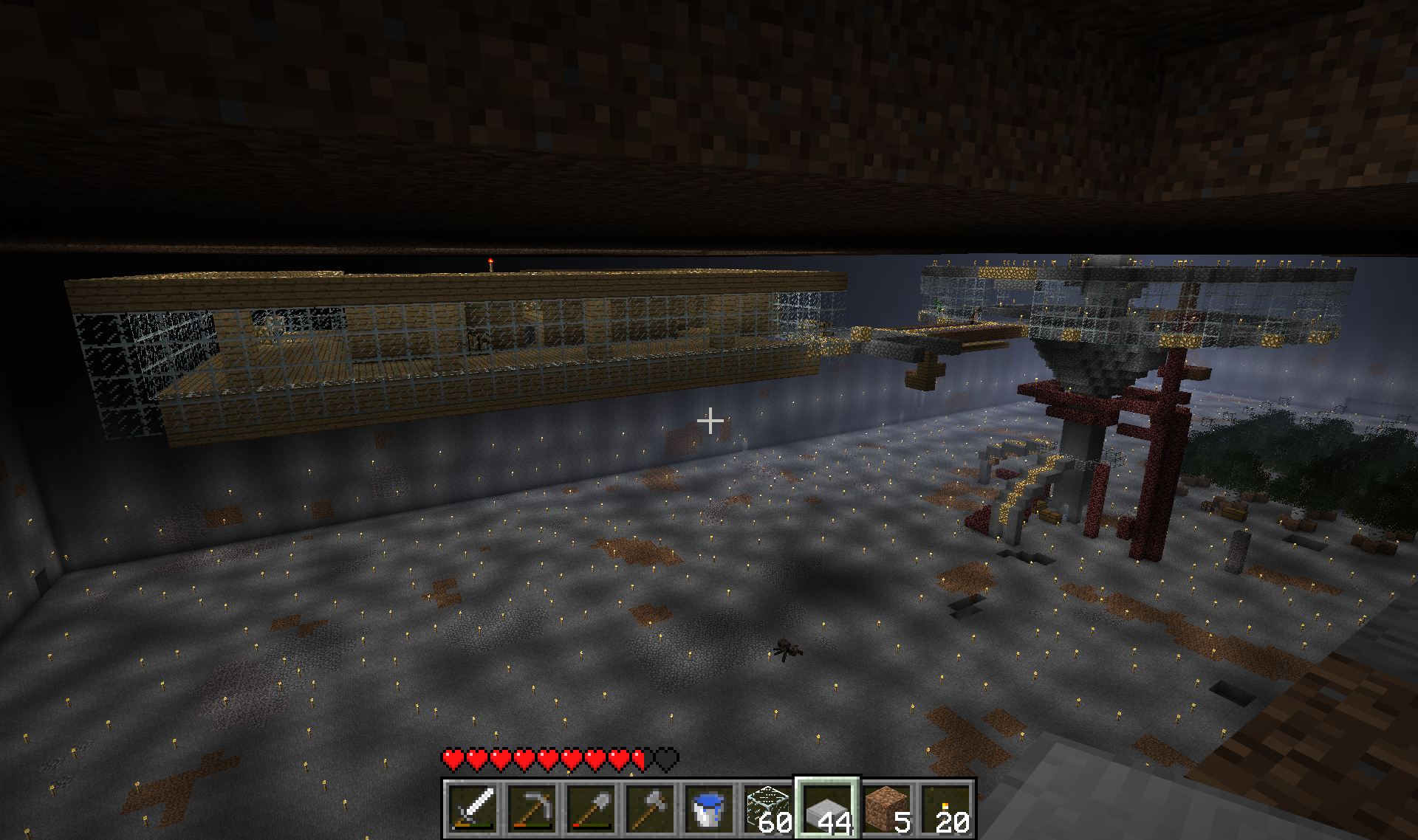Select the iron pickaxe in the hotbar
This screenshot has width=1418, height=840.
click(x=532, y=808)
